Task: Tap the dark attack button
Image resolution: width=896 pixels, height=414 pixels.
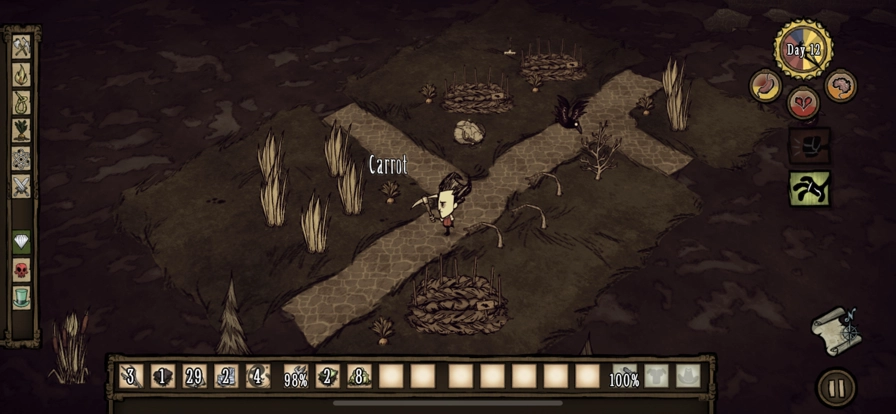Action: tap(809, 145)
